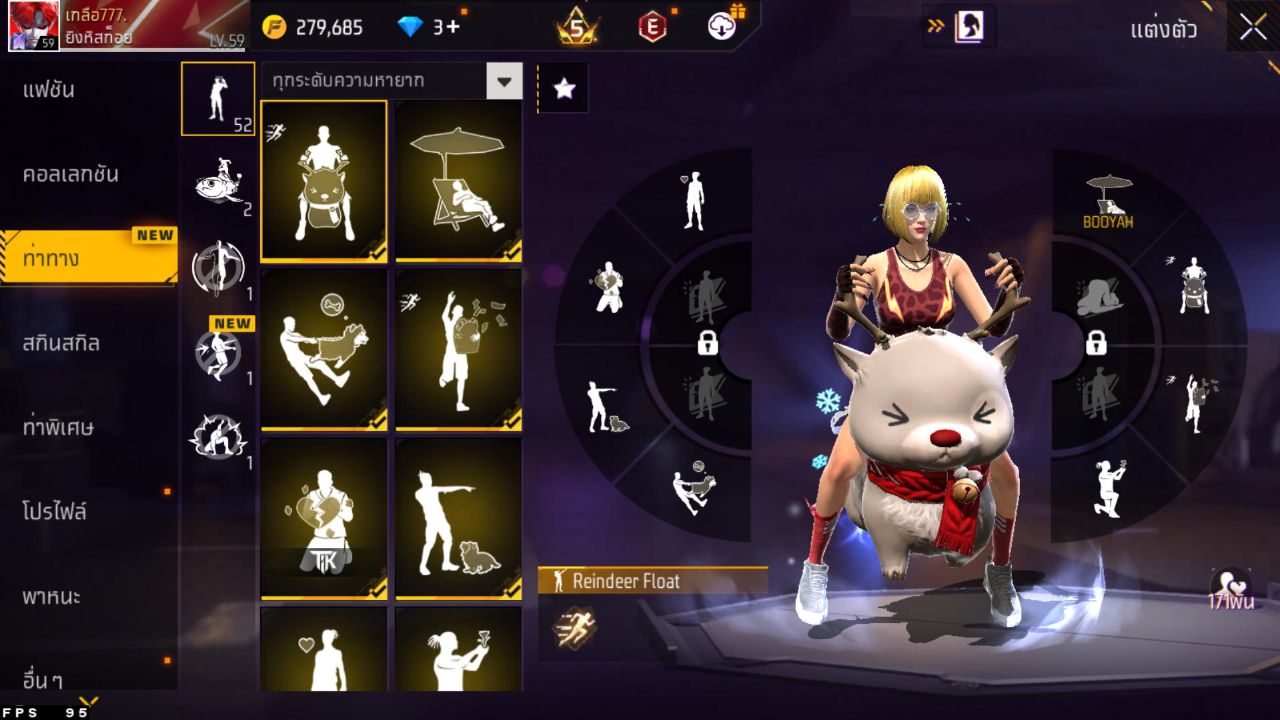
Task: Switch to the พาหนะ tab
Action: [52, 597]
